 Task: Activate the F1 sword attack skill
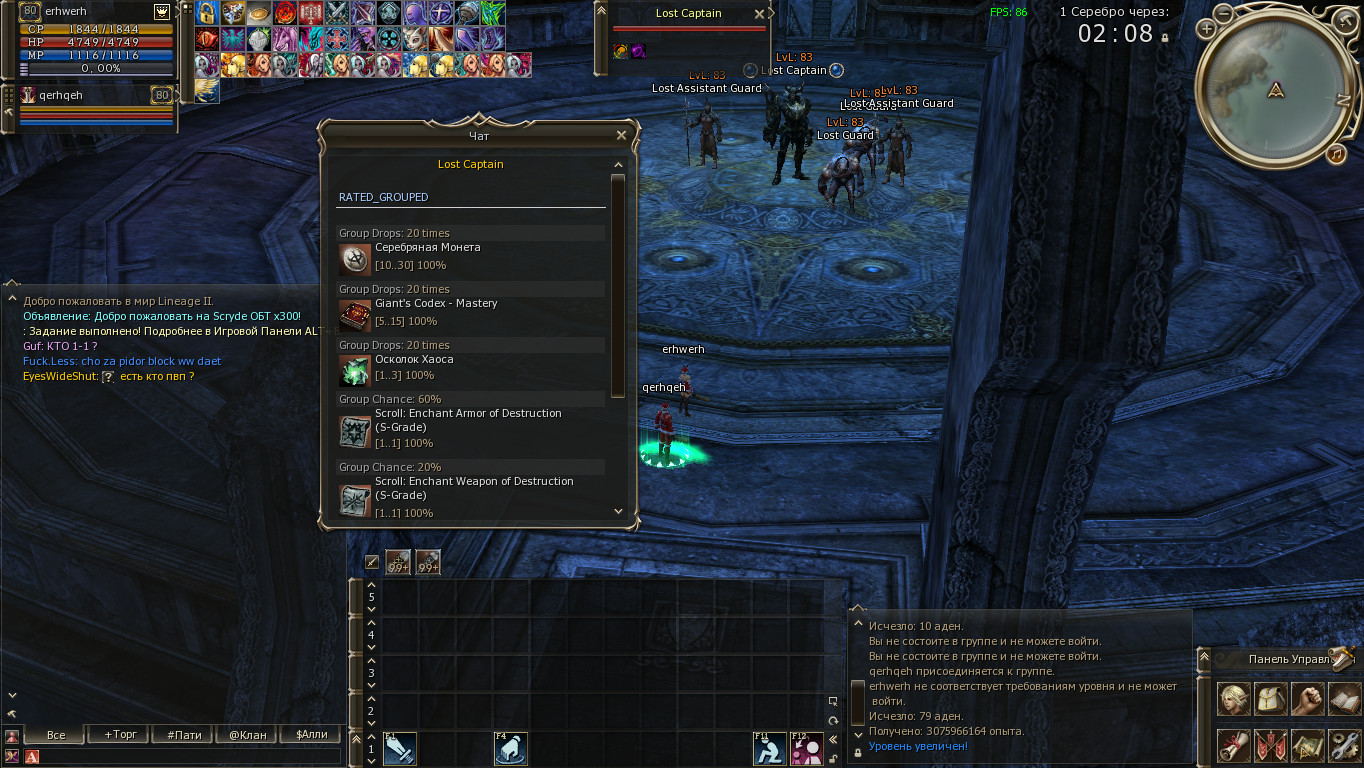click(400, 748)
